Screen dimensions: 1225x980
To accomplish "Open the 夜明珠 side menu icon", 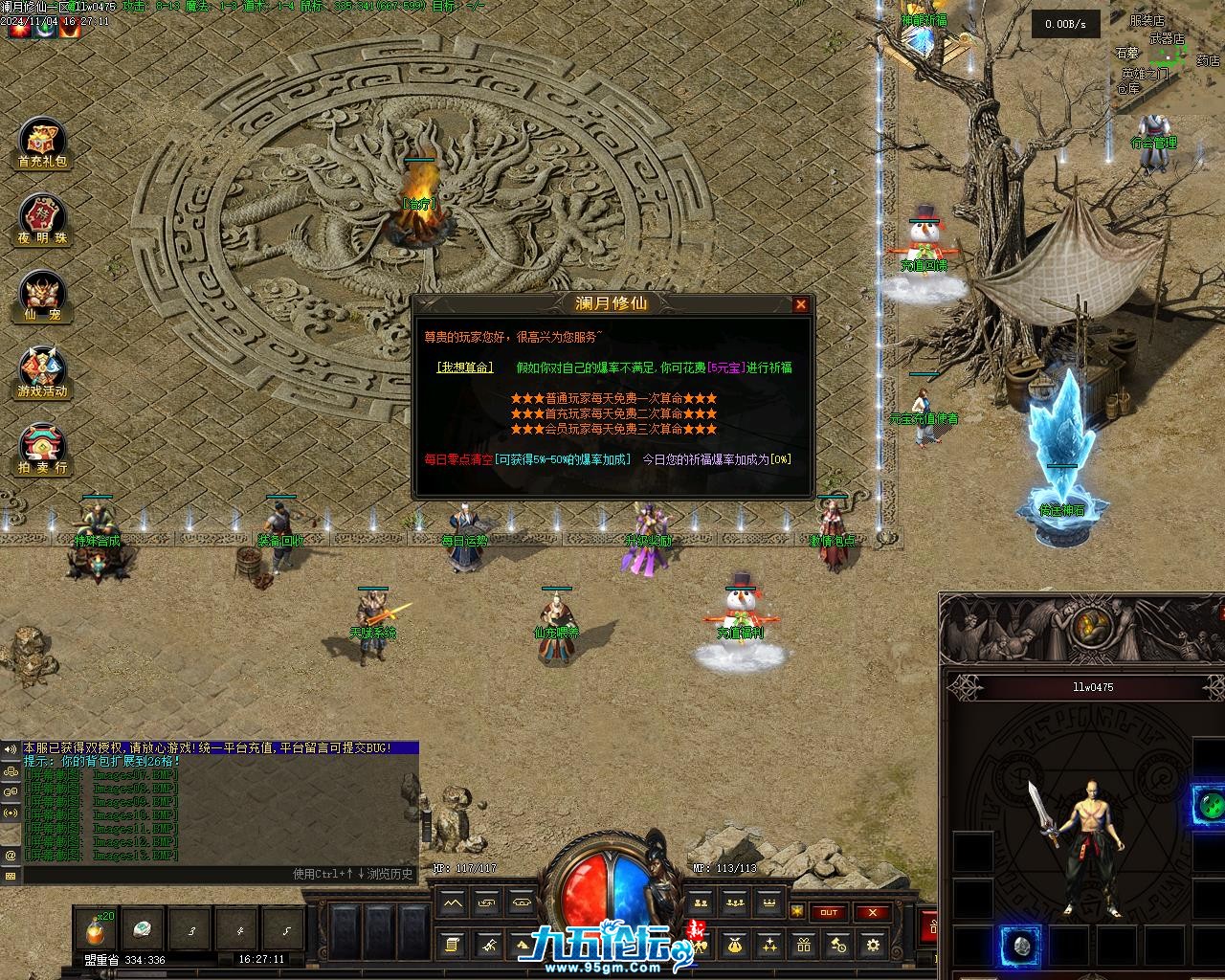I will pos(43,221).
